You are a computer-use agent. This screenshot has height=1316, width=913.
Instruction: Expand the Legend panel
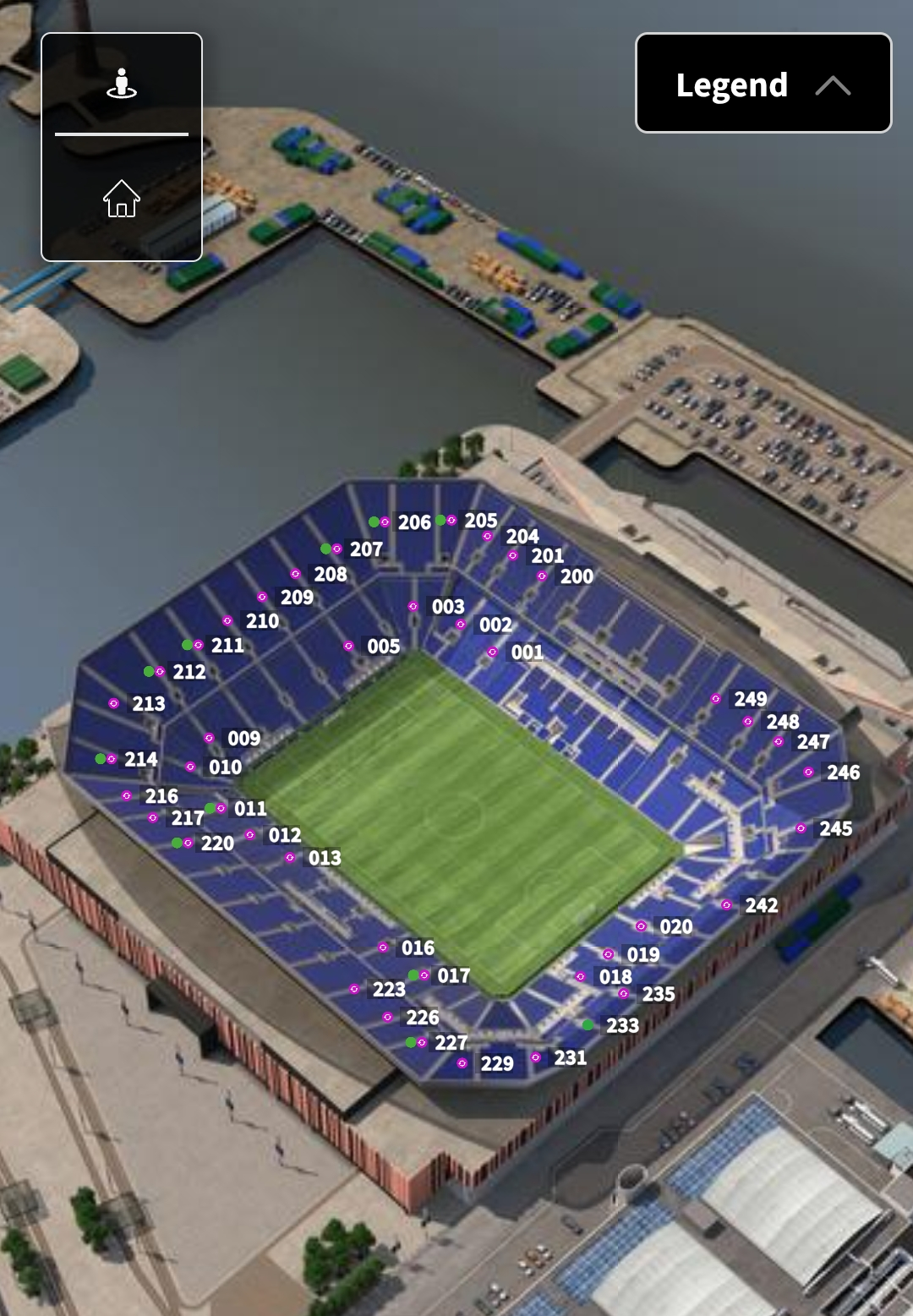[763, 84]
